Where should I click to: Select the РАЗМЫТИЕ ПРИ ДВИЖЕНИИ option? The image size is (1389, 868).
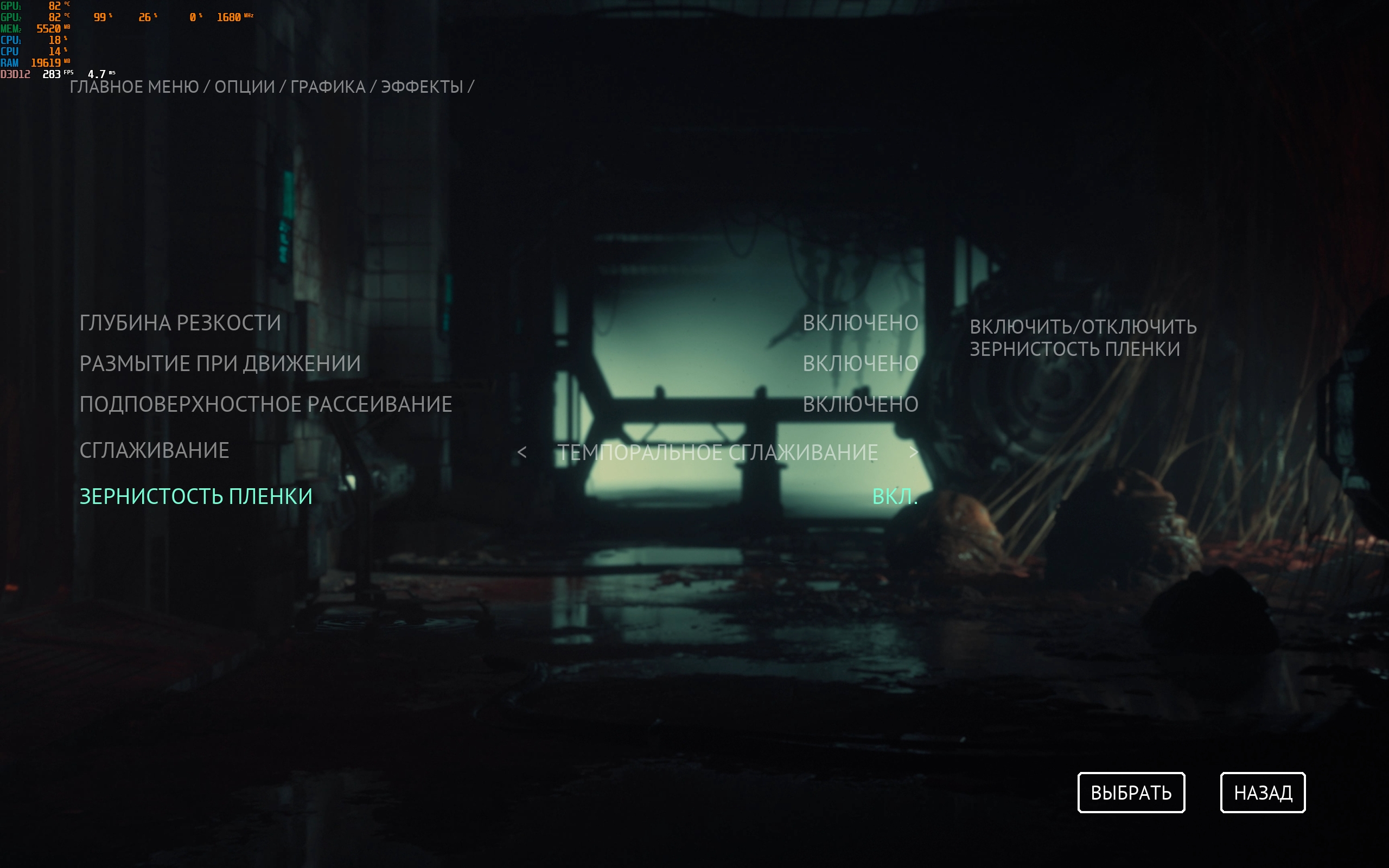click(220, 364)
